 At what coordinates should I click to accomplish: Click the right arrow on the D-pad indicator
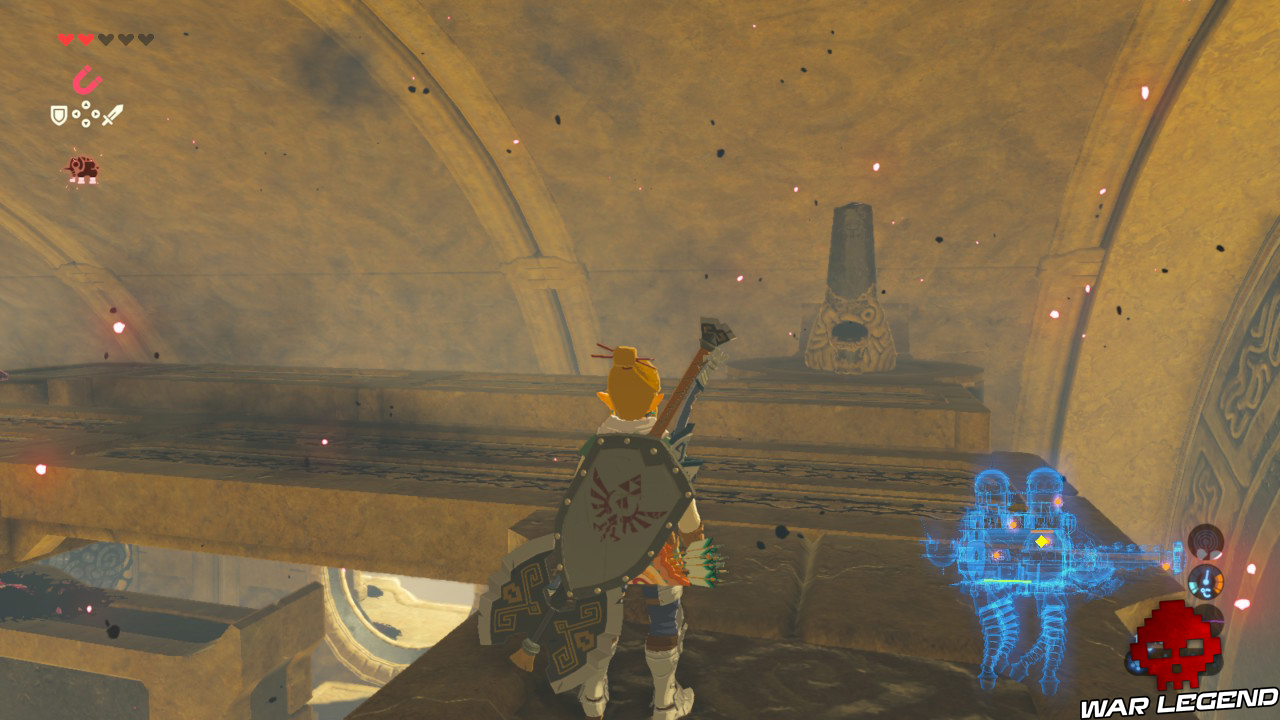[95, 114]
